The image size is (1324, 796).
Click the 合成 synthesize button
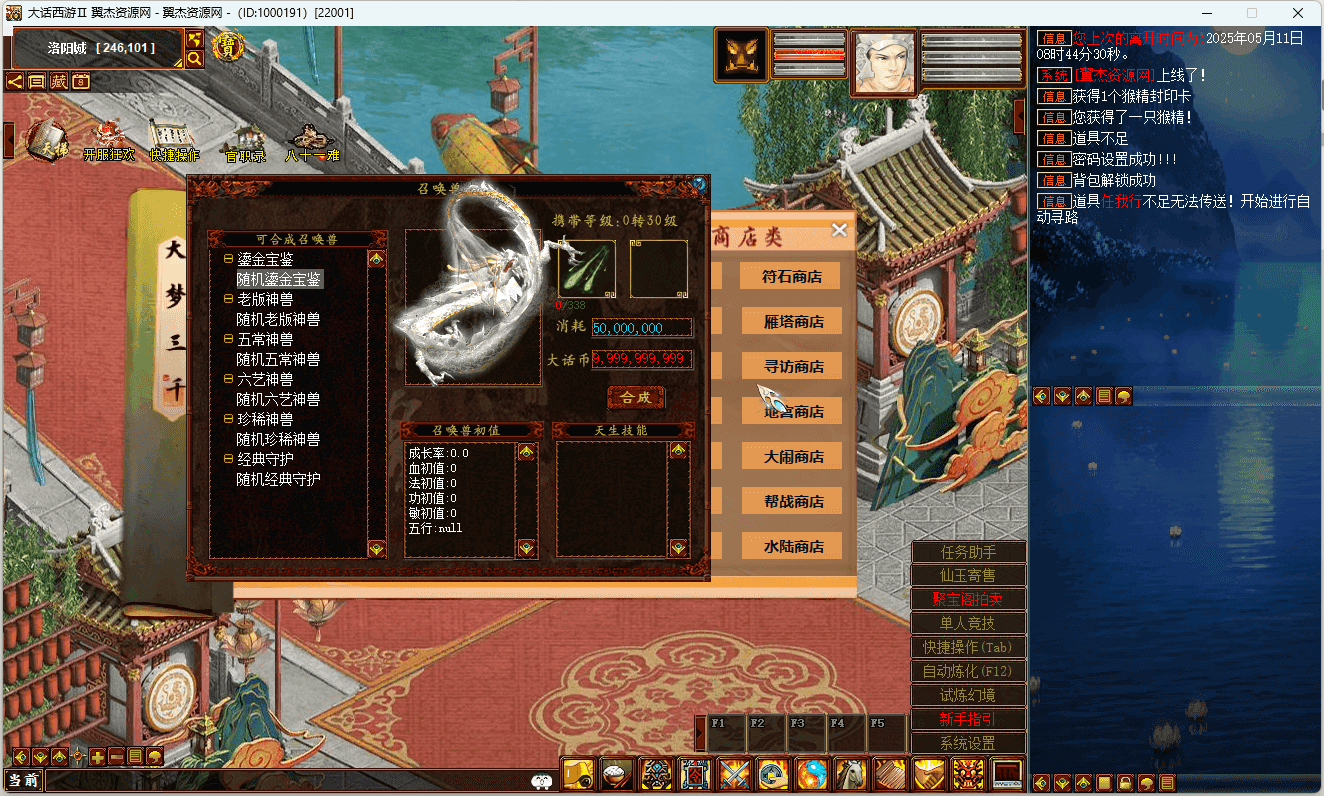pos(636,397)
